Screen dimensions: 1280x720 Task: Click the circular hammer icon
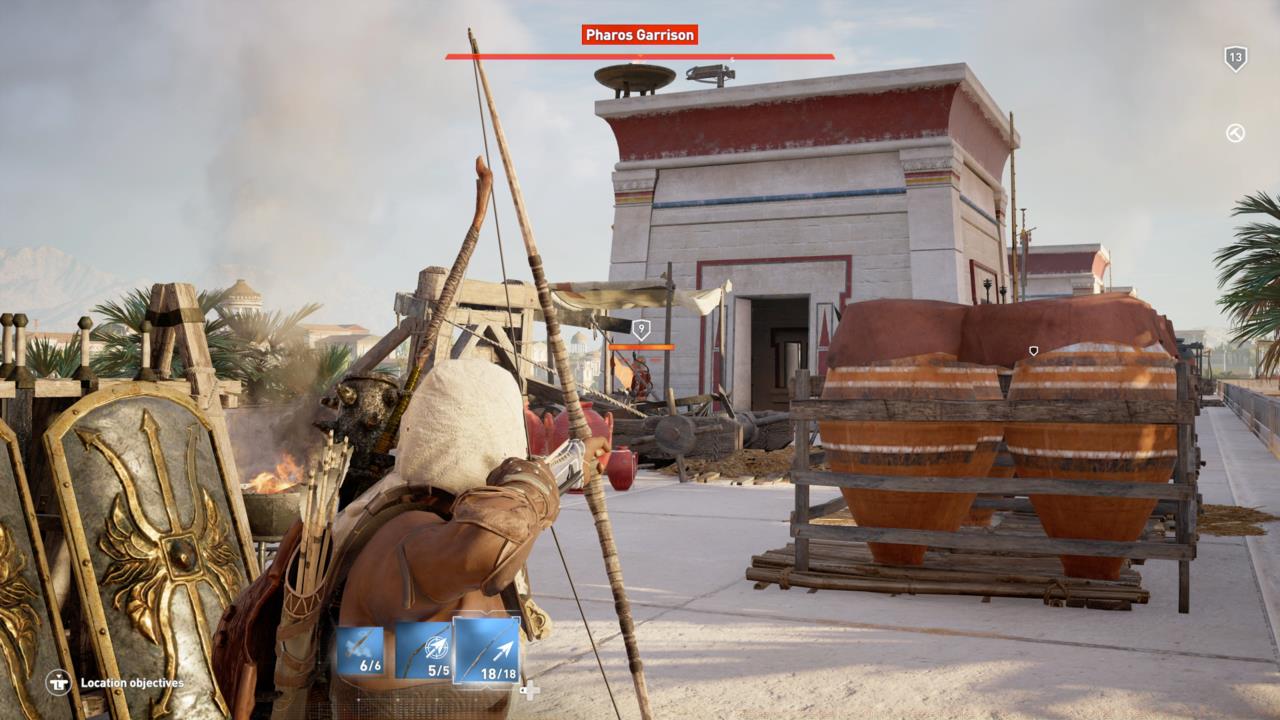pyautogui.click(x=1236, y=133)
